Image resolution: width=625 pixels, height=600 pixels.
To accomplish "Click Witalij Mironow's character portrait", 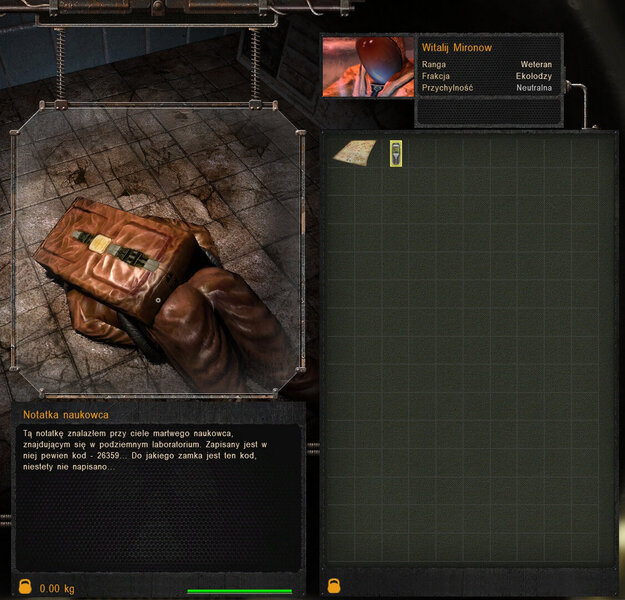I will [x=368, y=67].
